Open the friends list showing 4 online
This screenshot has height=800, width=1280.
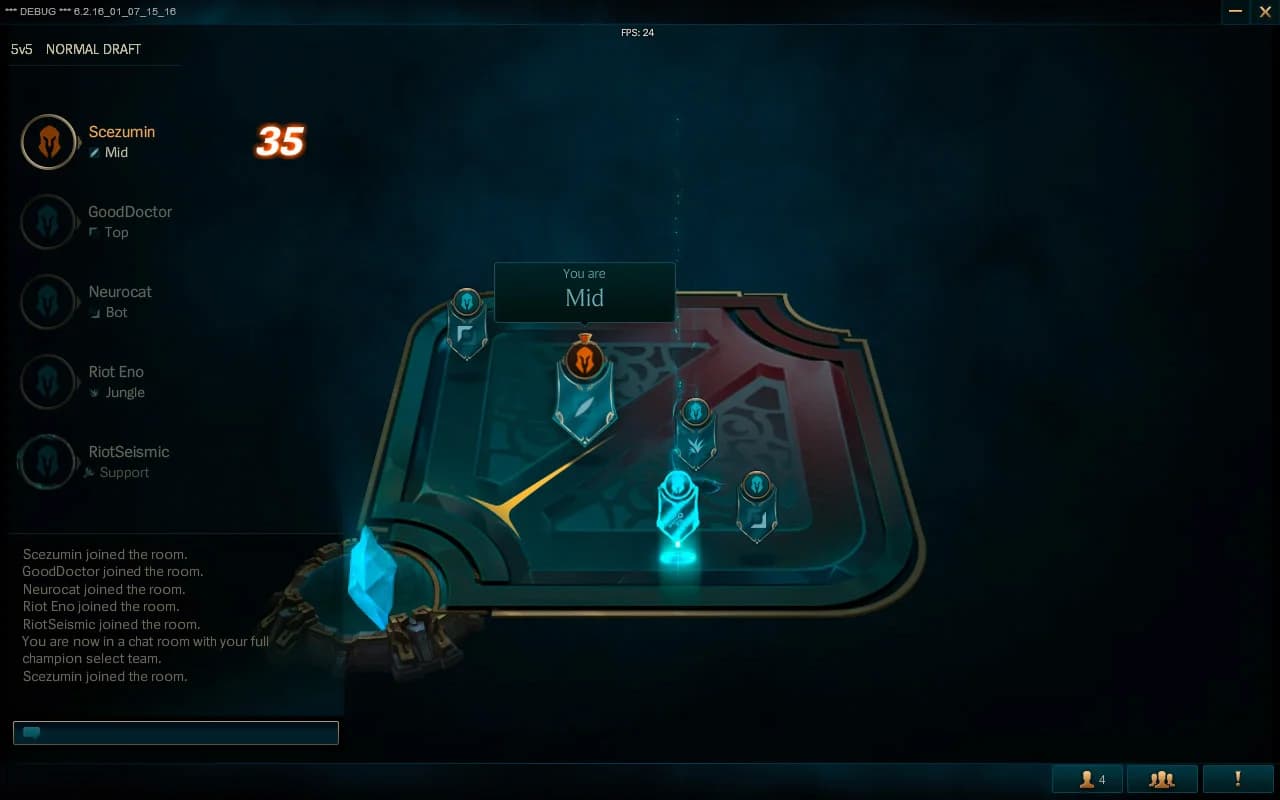[1086, 778]
